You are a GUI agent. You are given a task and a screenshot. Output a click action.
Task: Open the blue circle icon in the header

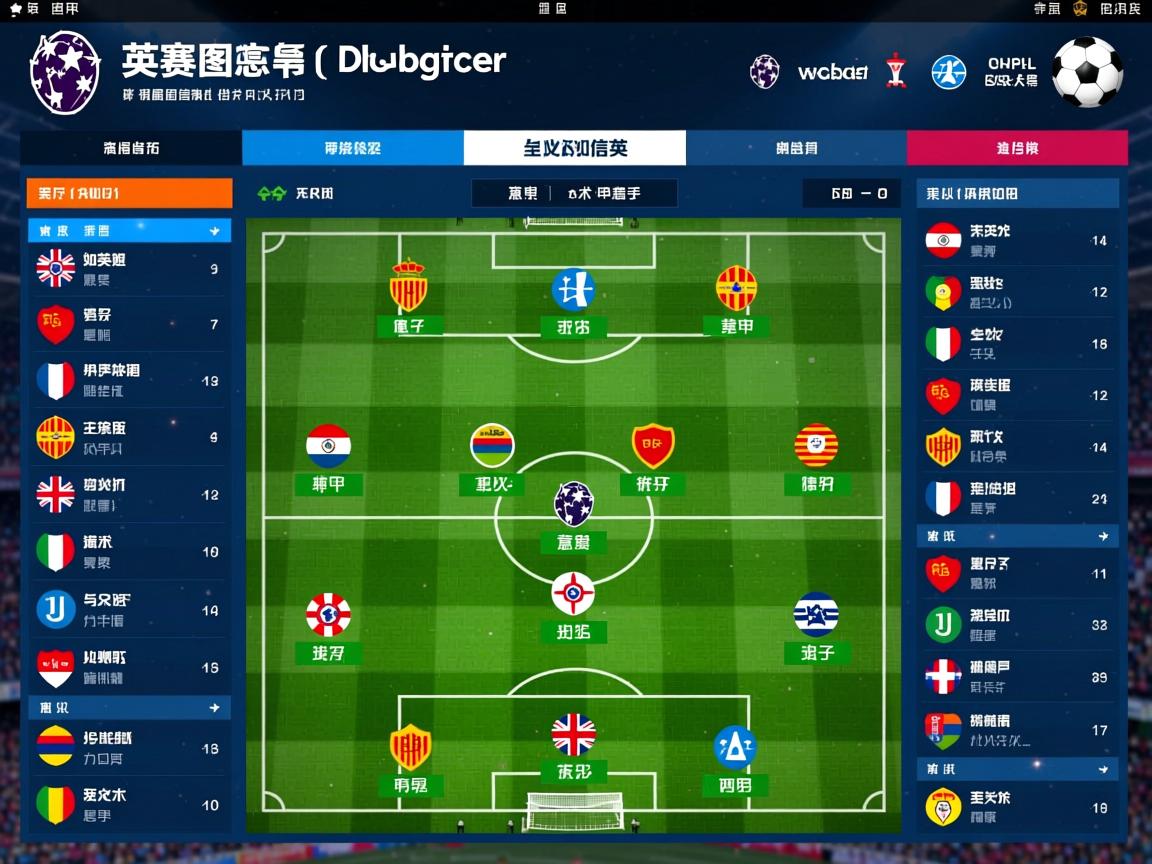(x=948, y=72)
